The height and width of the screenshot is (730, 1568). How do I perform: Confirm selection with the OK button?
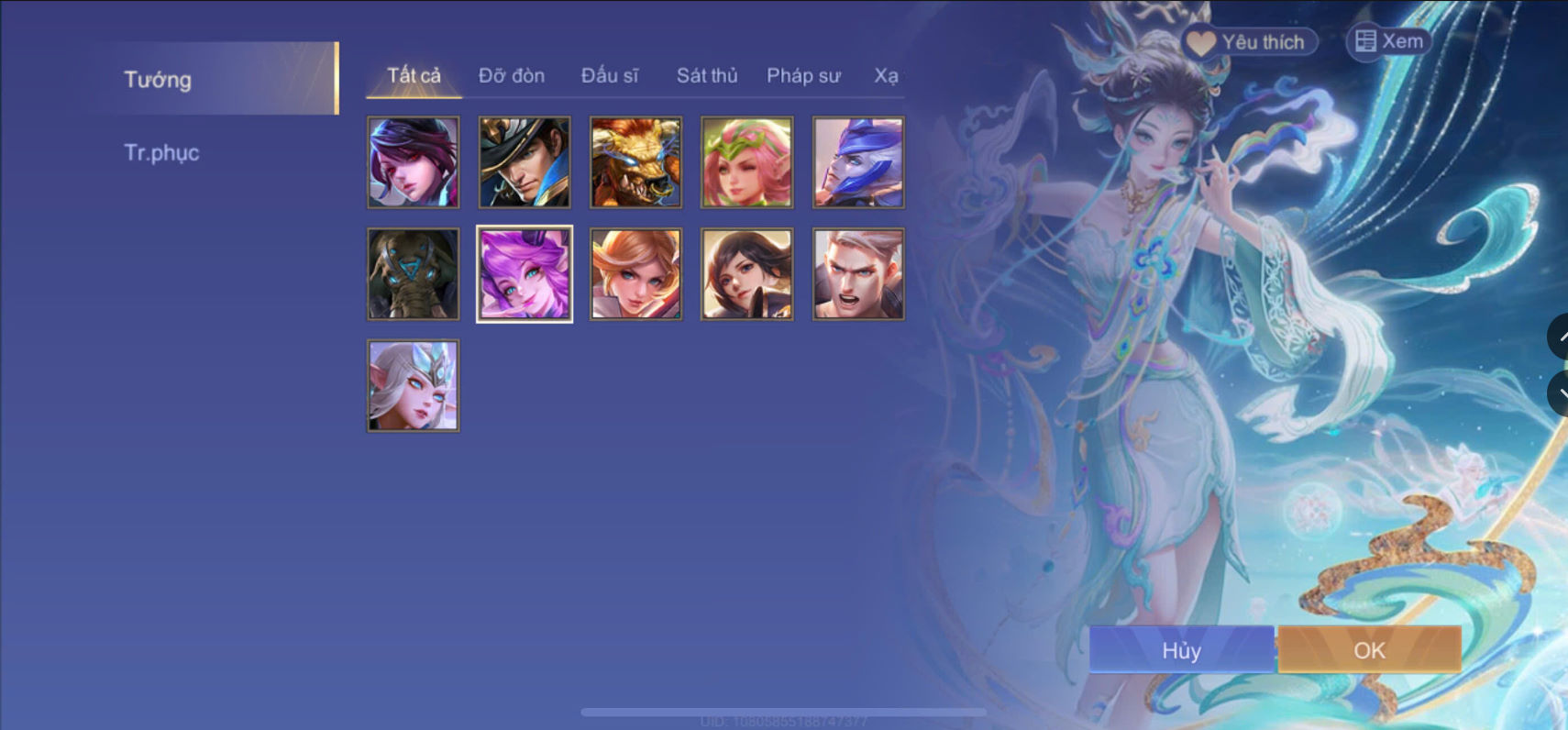coord(1370,650)
